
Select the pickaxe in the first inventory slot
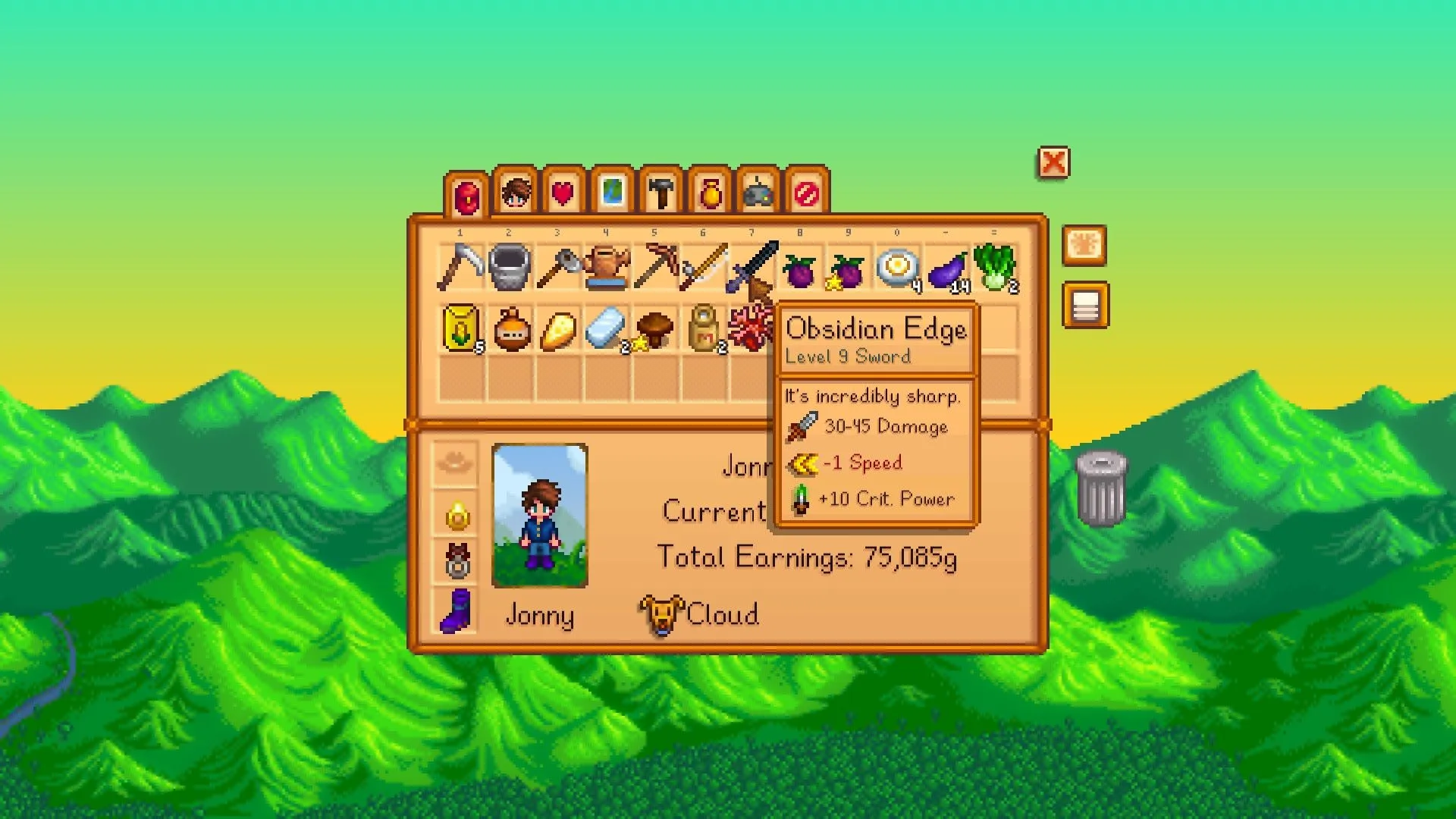coord(463,267)
